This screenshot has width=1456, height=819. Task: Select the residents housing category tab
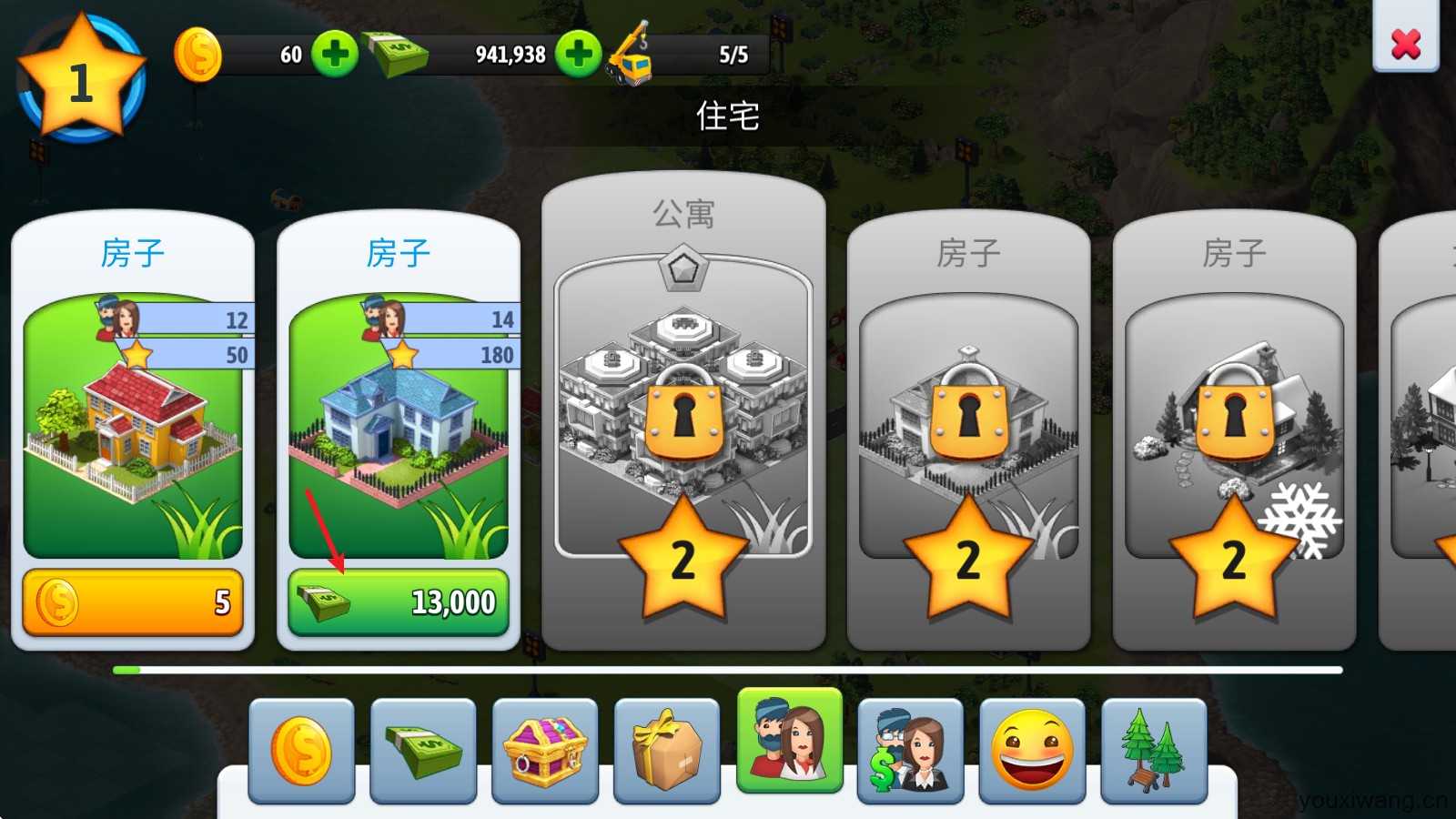[x=790, y=742]
